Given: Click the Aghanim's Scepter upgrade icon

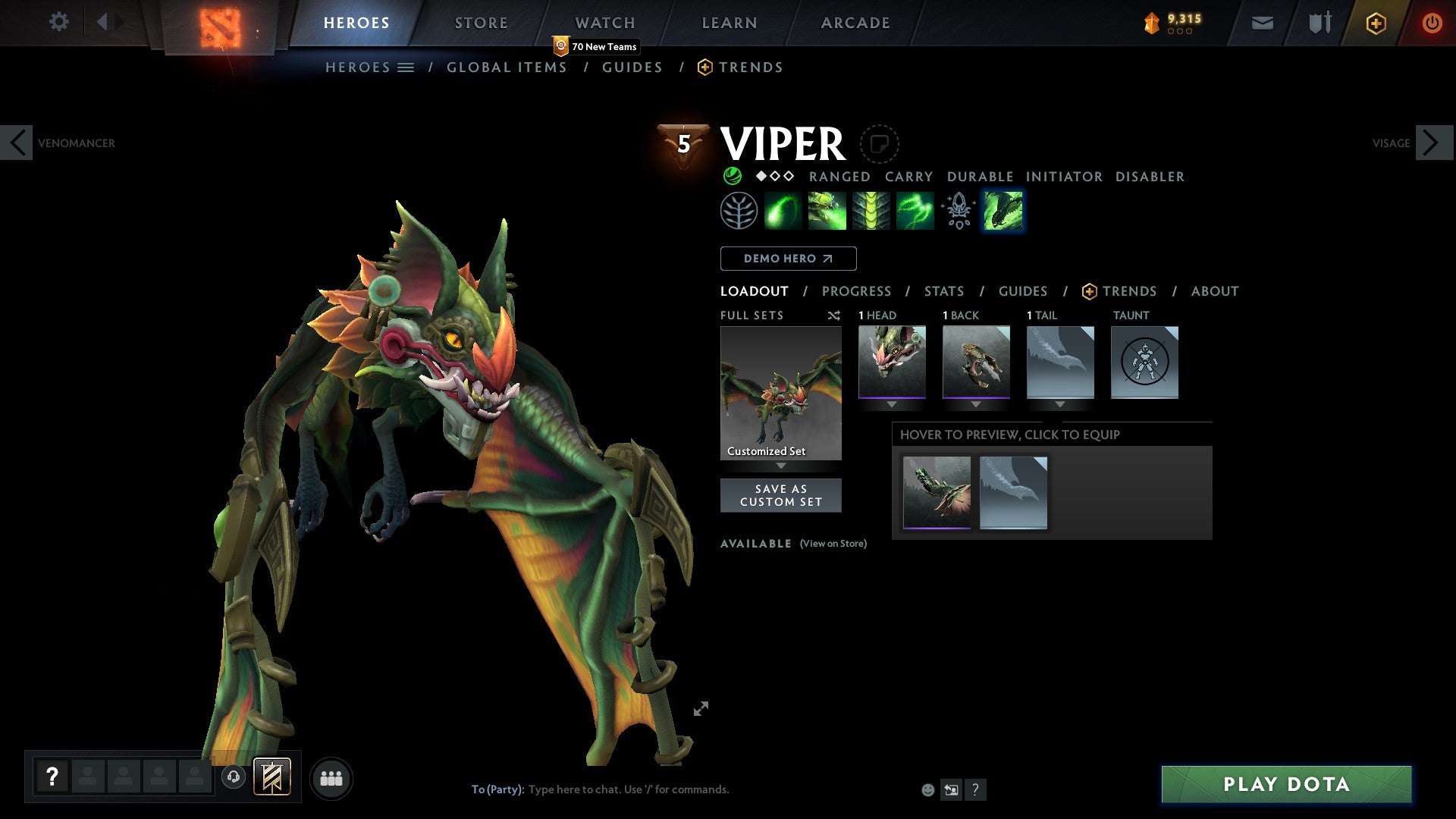Looking at the screenshot, I should 957,211.
